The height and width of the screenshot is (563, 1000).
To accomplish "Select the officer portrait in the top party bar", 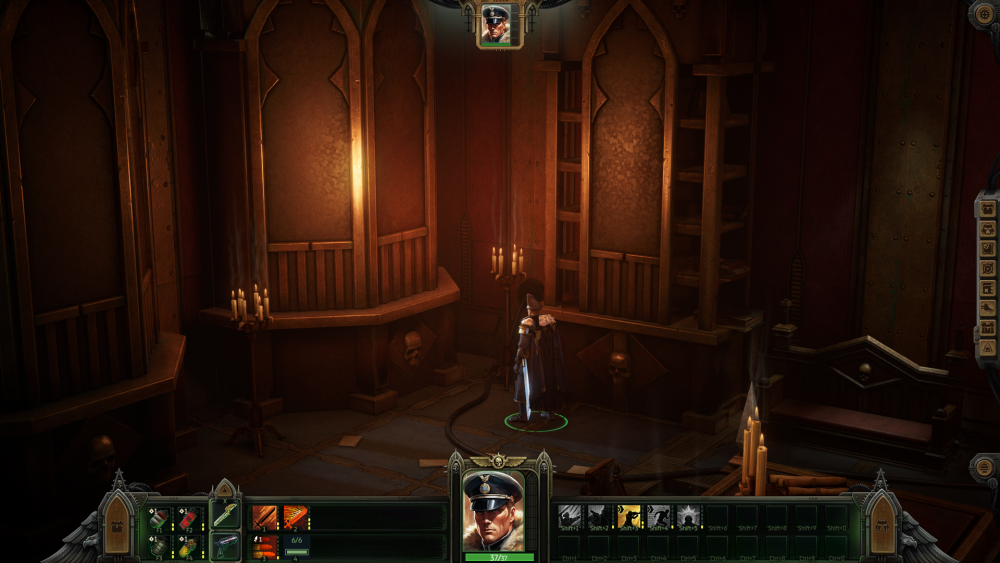I will [x=495, y=23].
